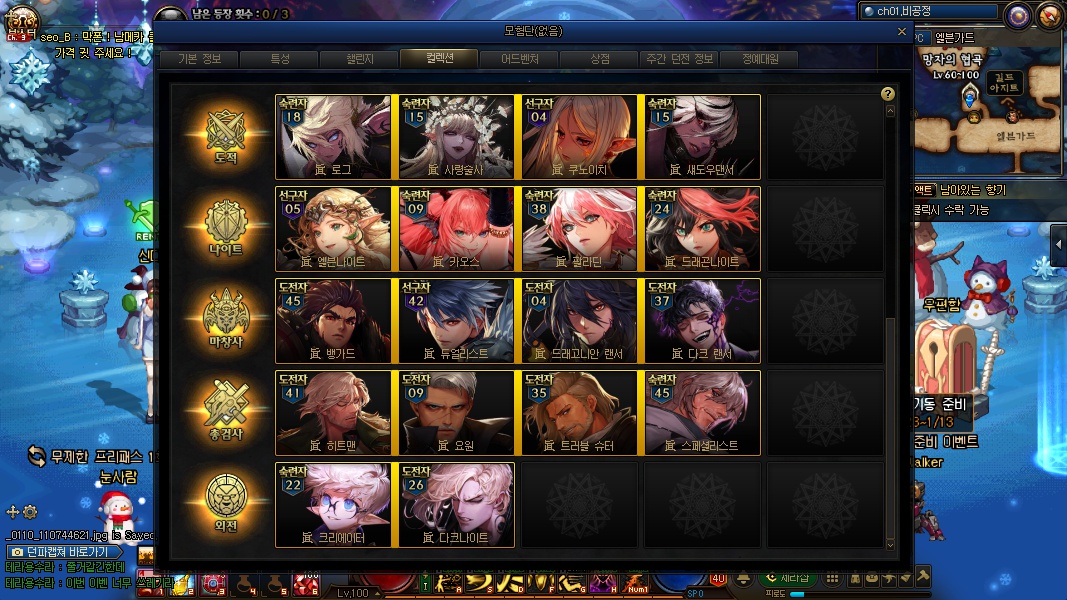Show the 주간 던전 정보 tab
The image size is (1067, 600).
tap(680, 59)
